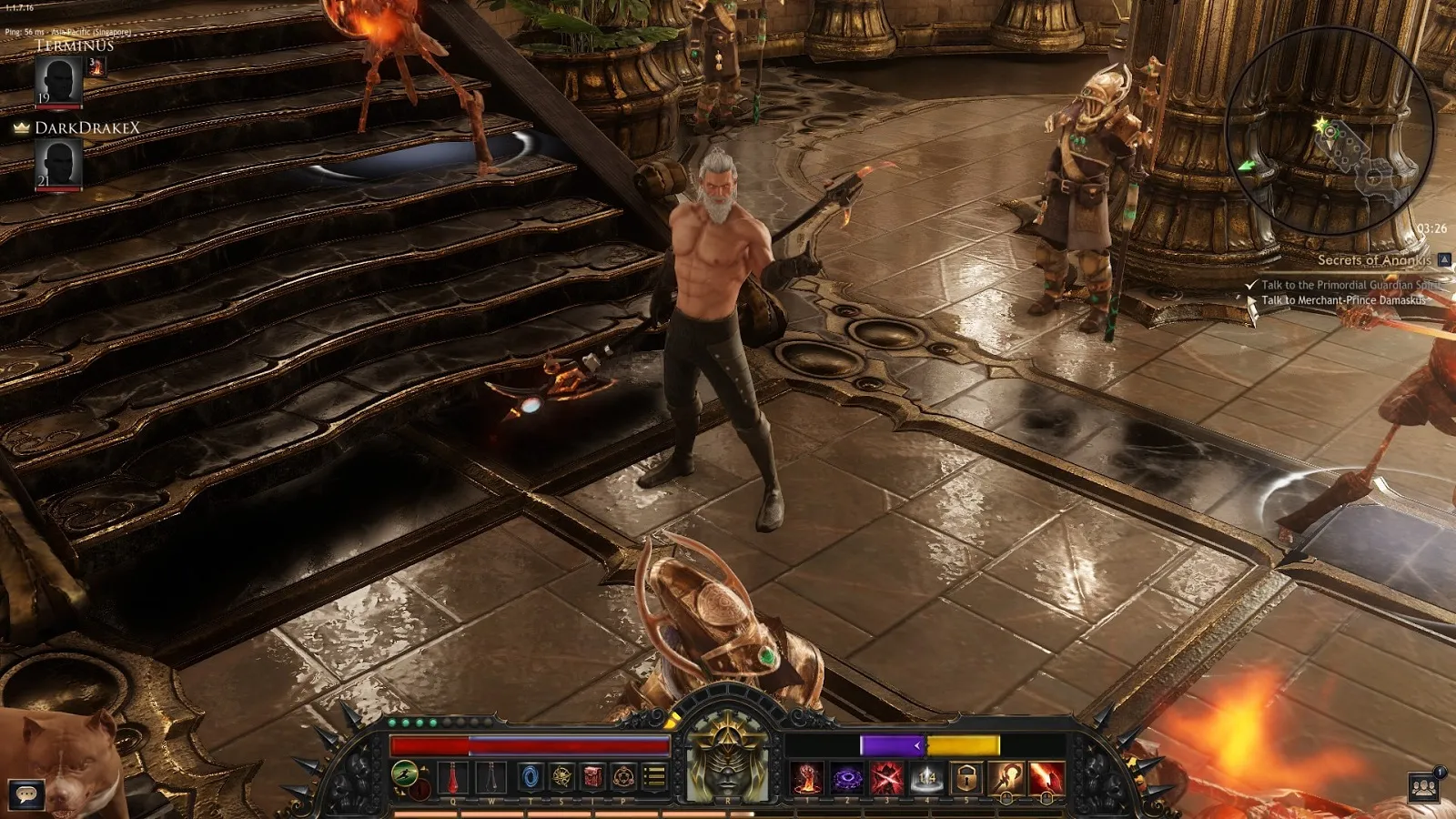The height and width of the screenshot is (819, 1456).
Task: Open the game menu list icon
Action: tap(655, 777)
